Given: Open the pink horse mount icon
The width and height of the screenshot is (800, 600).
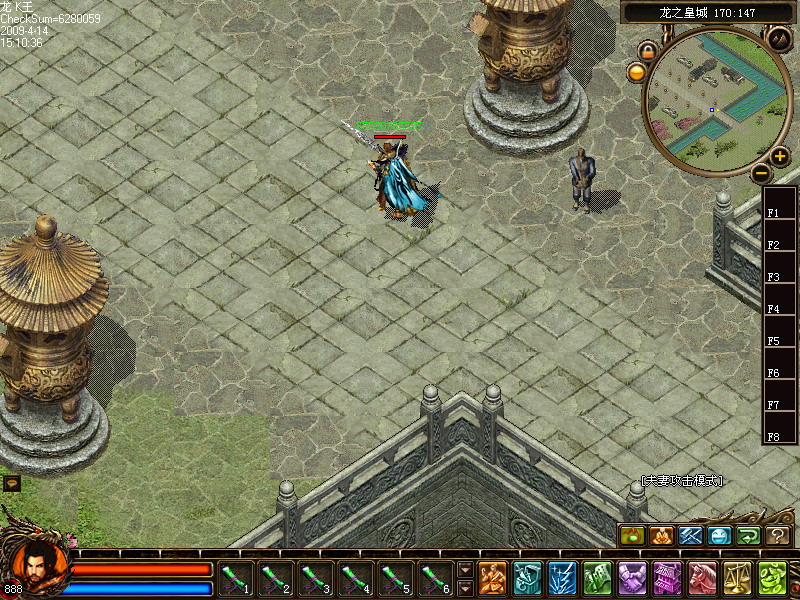Looking at the screenshot, I should [x=702, y=578].
